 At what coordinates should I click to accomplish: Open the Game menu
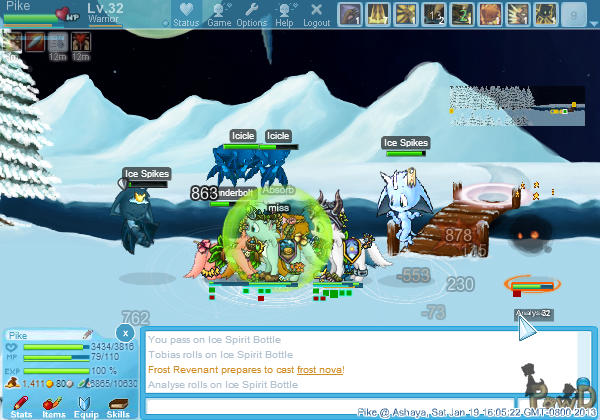218,14
